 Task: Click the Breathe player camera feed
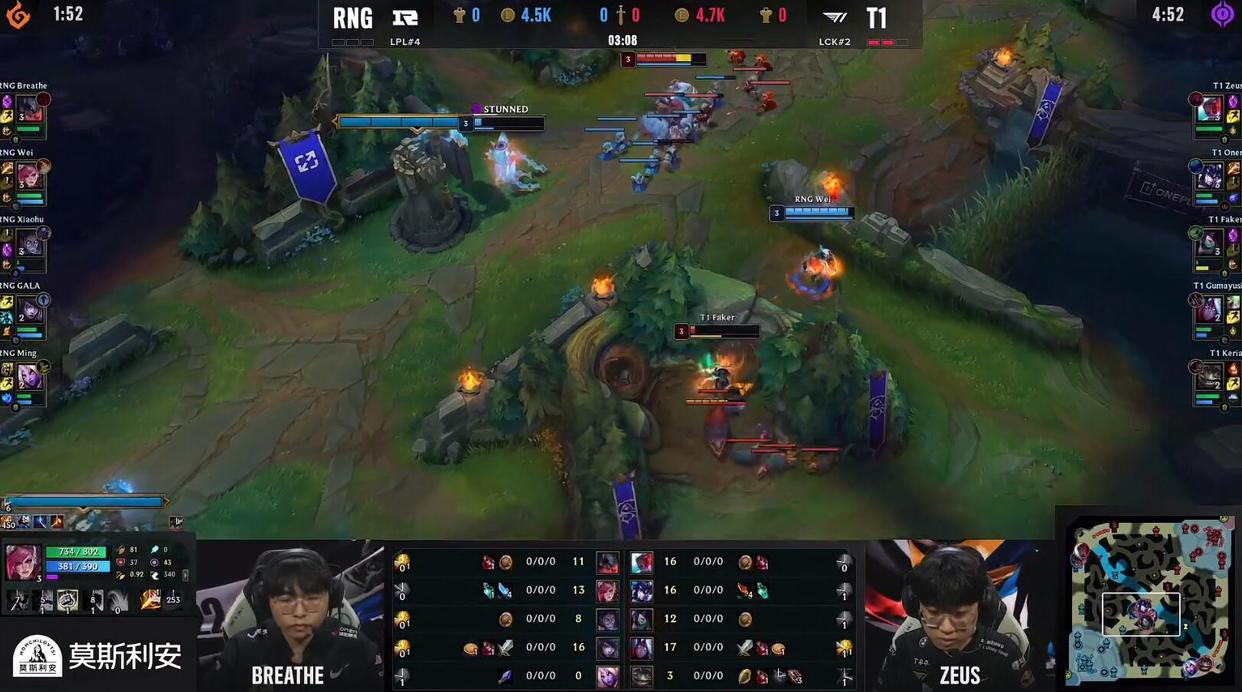[290, 615]
